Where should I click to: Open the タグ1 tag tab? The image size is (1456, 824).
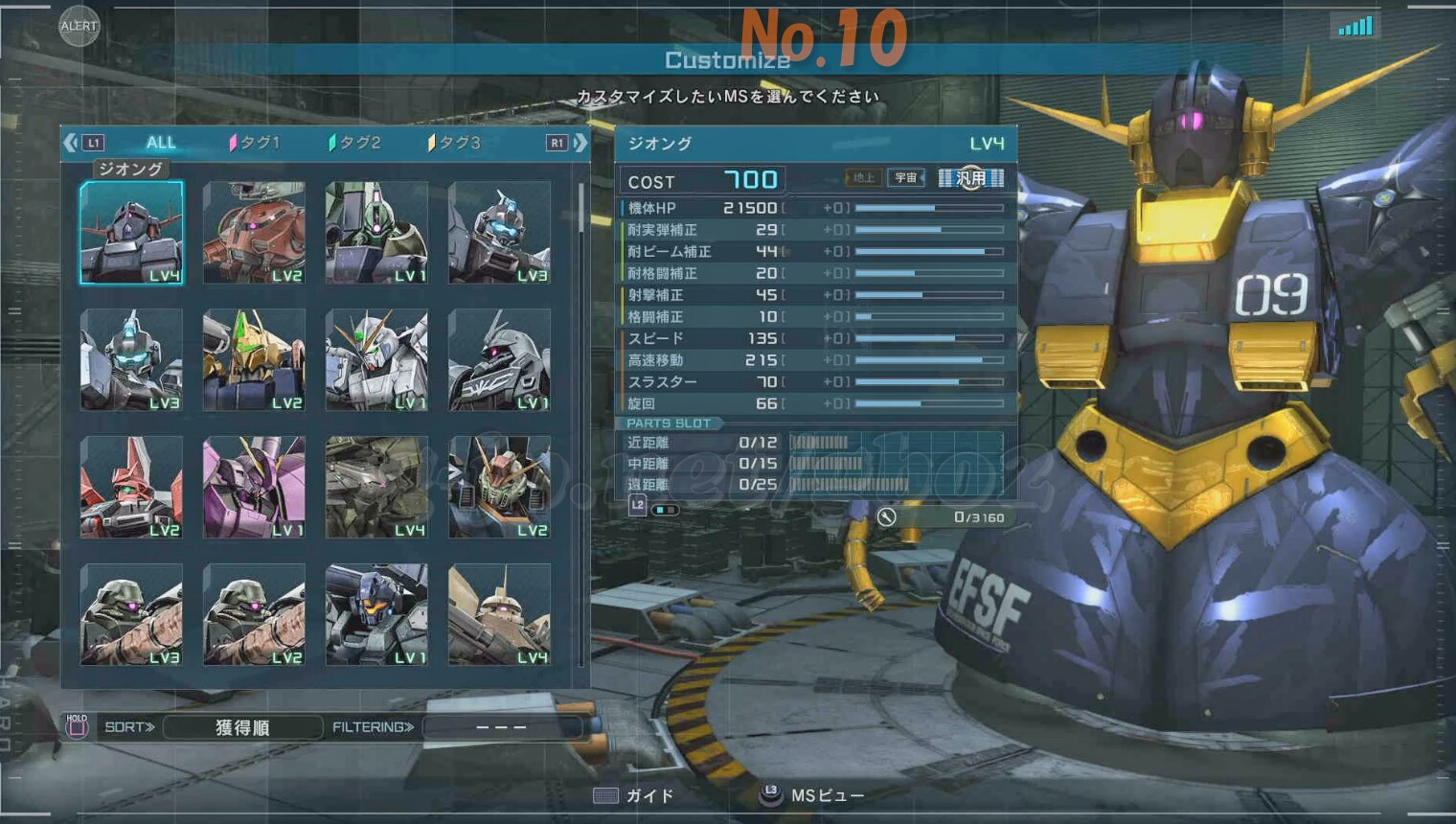(x=255, y=143)
